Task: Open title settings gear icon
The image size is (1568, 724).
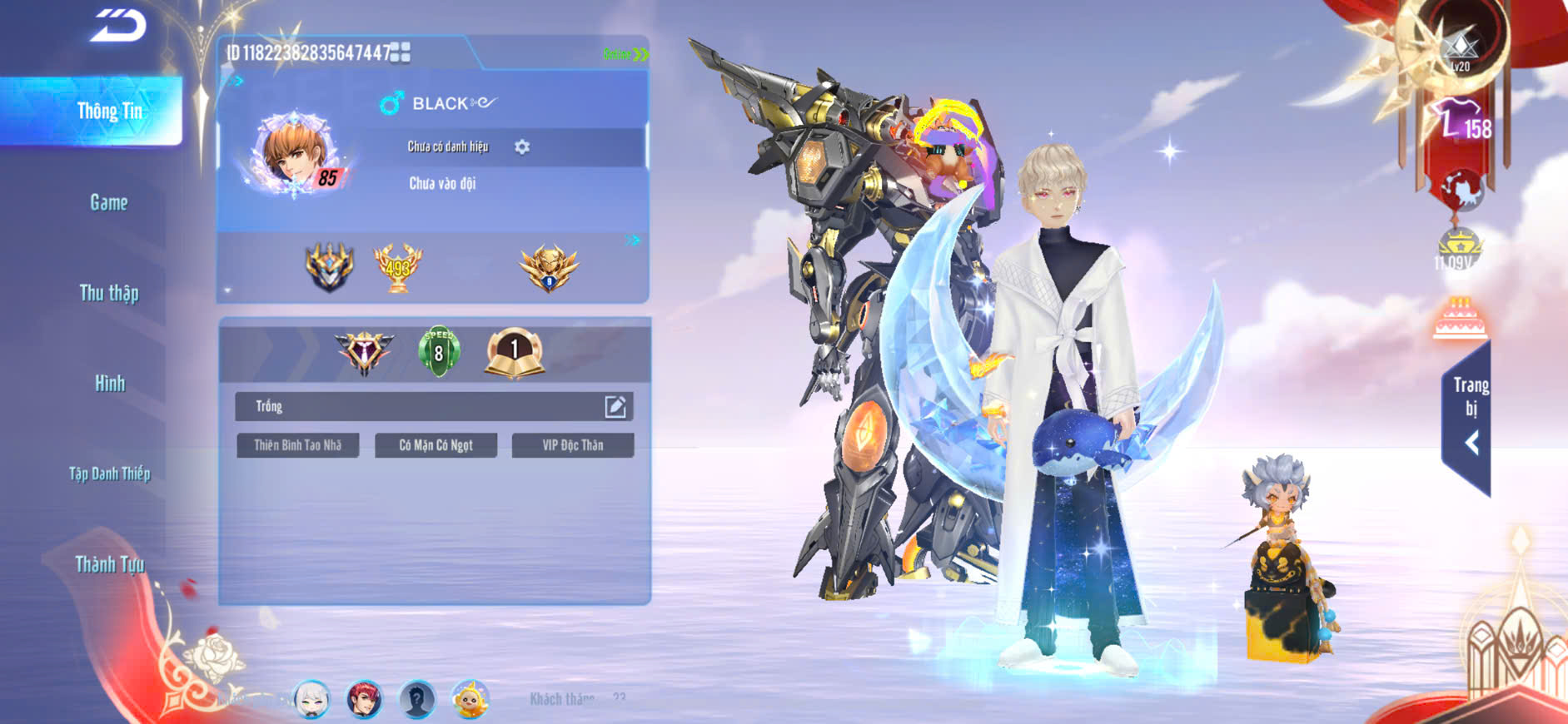Action: pyautogui.click(x=522, y=147)
